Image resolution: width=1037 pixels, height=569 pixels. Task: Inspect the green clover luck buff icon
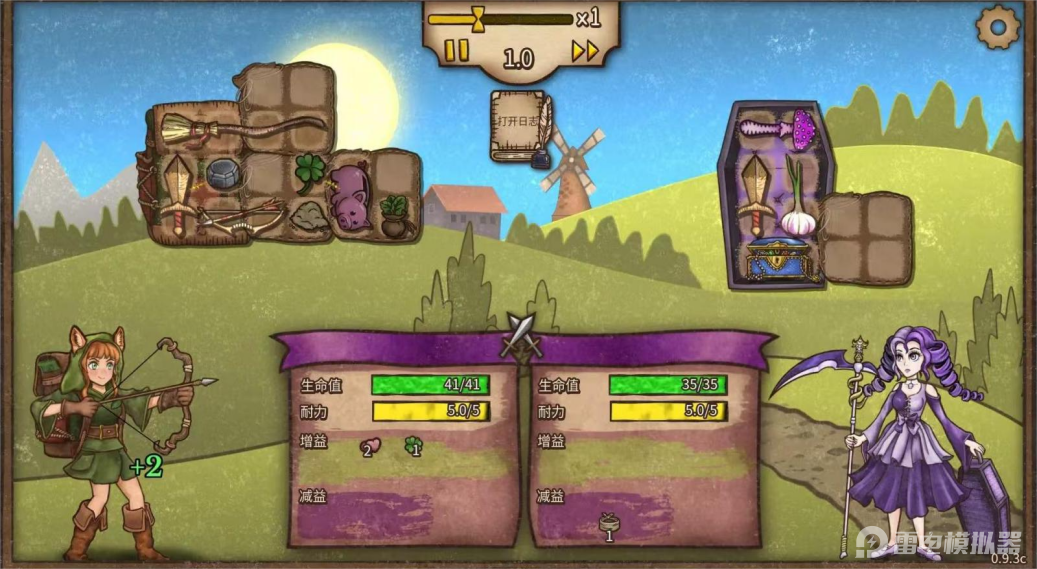pos(413,446)
